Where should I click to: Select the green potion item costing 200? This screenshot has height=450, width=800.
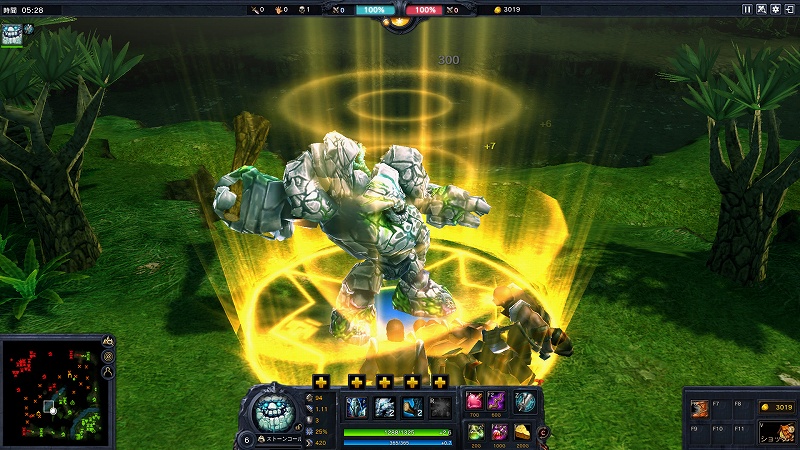(x=476, y=431)
